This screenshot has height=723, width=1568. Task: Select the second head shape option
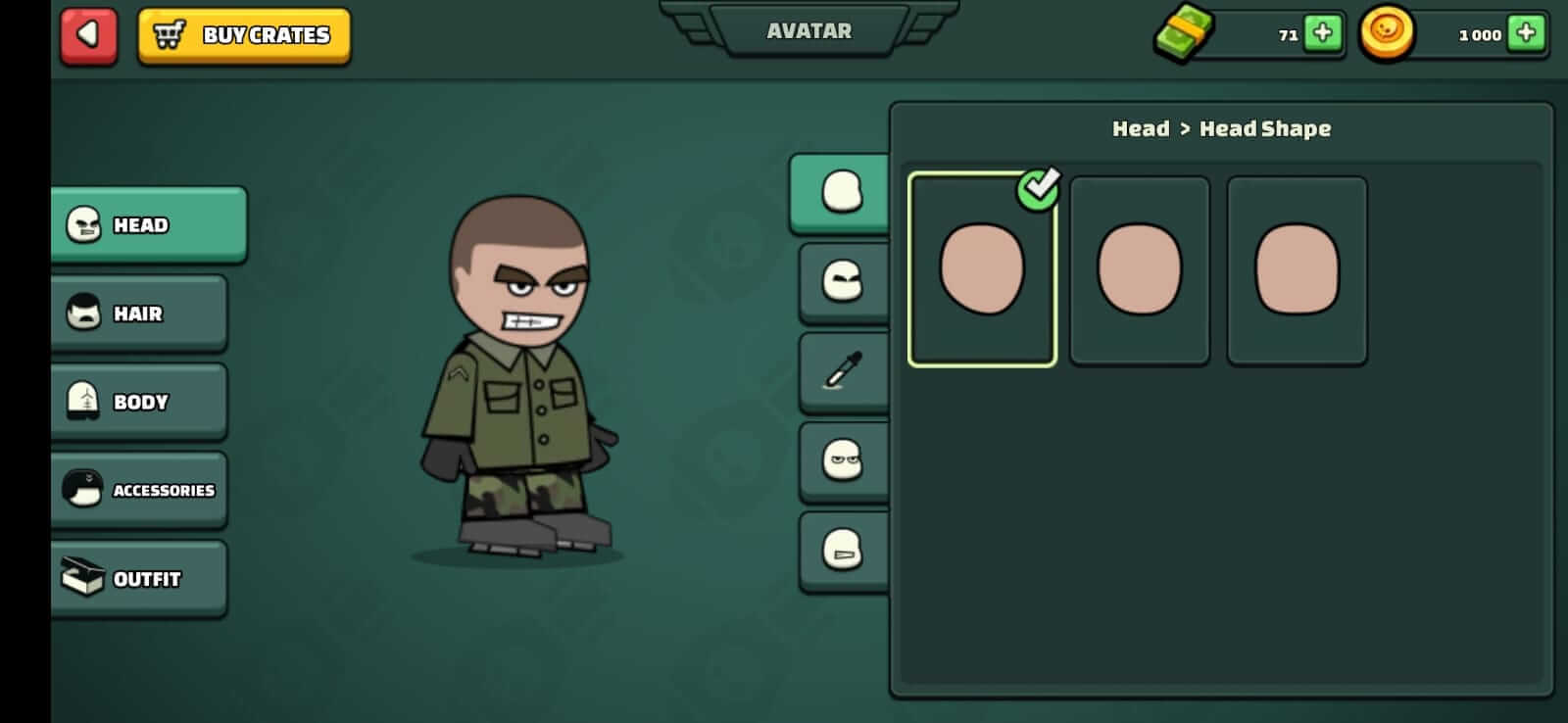pyautogui.click(x=1139, y=265)
